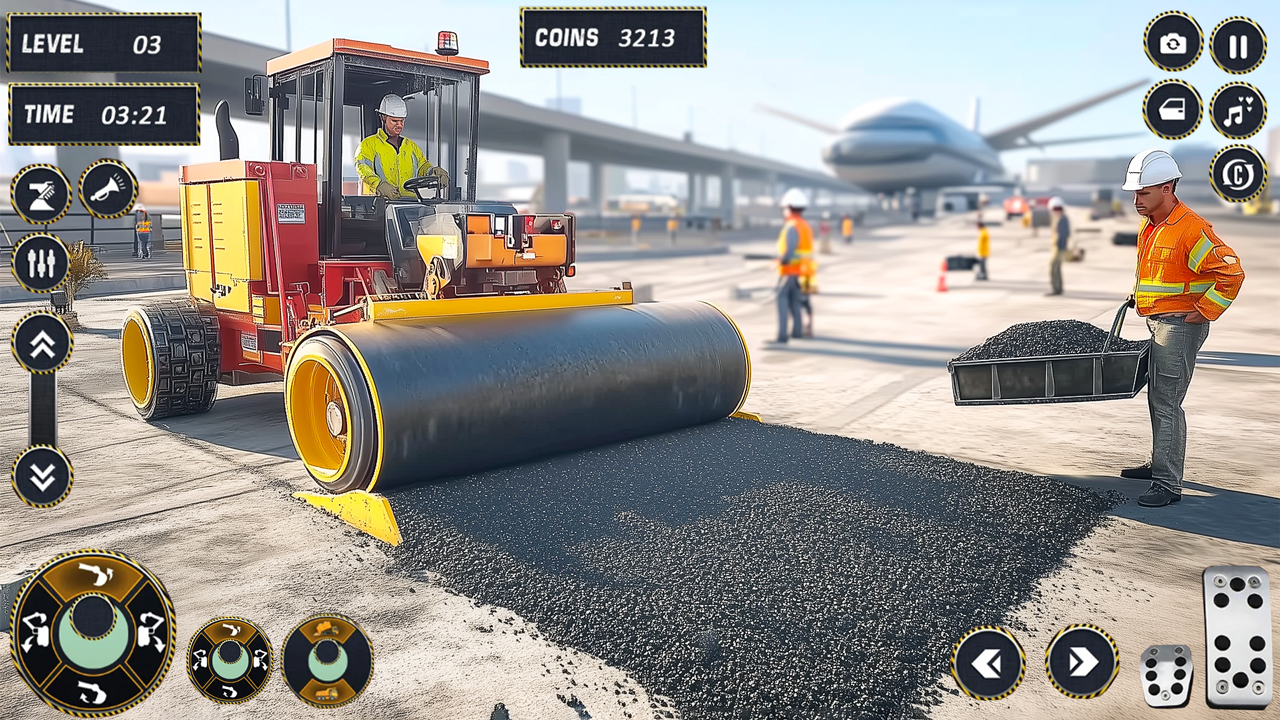Pause the game
Image resolution: width=1280 pixels, height=720 pixels.
(1238, 46)
